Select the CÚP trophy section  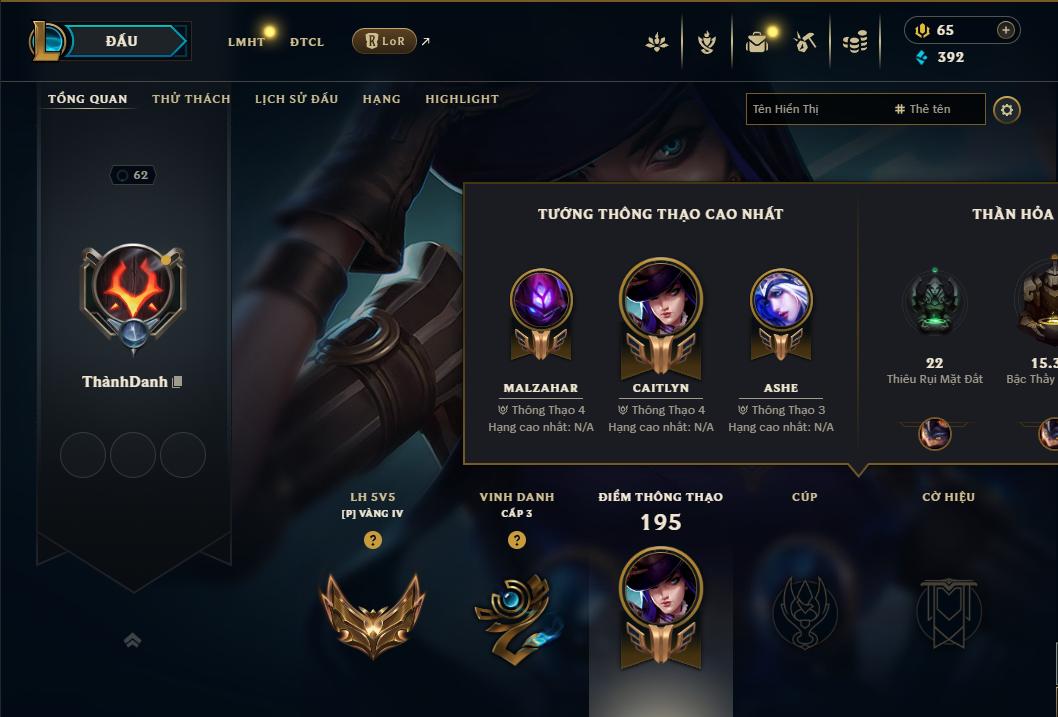click(x=805, y=610)
